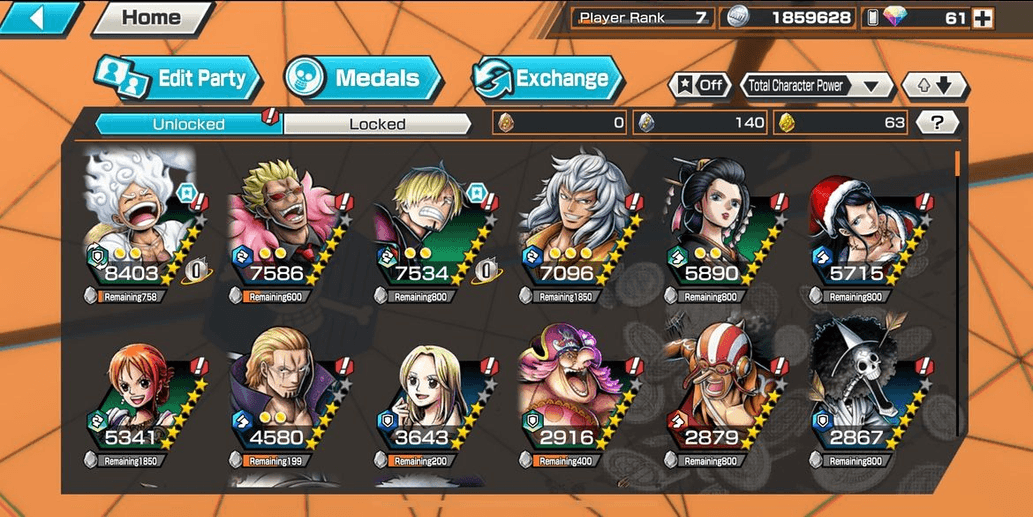Open the Medals screen
Image resolution: width=1033 pixels, height=517 pixels.
[x=363, y=79]
